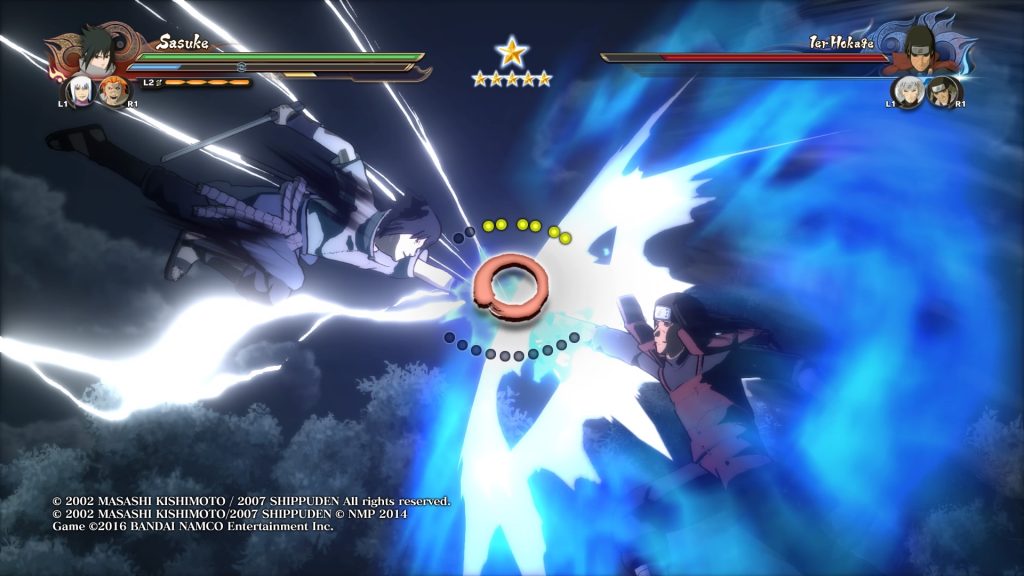The height and width of the screenshot is (576, 1024).
Task: Select the white-haired Tobirama support icon
Action: (x=907, y=92)
